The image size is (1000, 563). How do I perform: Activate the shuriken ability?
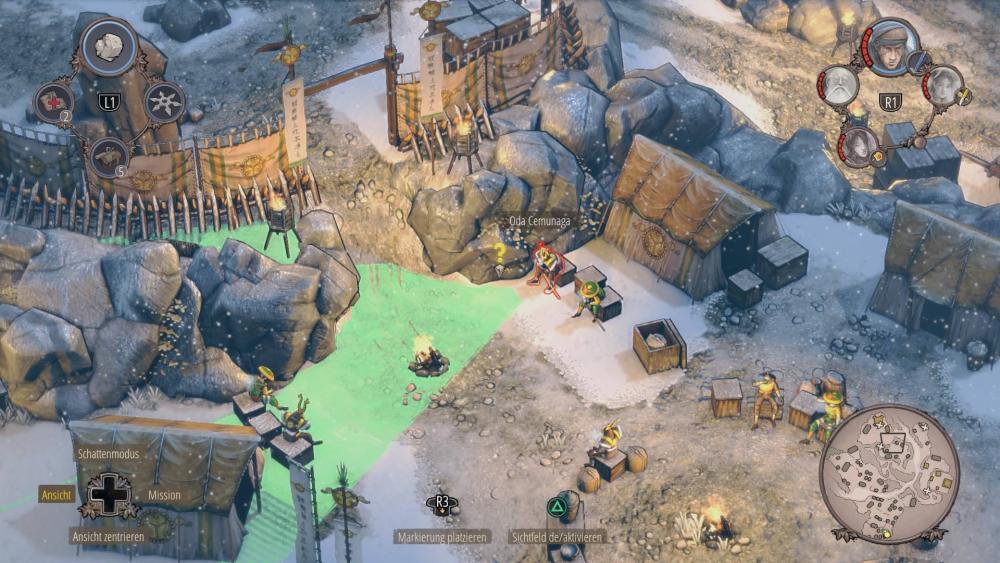tap(164, 102)
